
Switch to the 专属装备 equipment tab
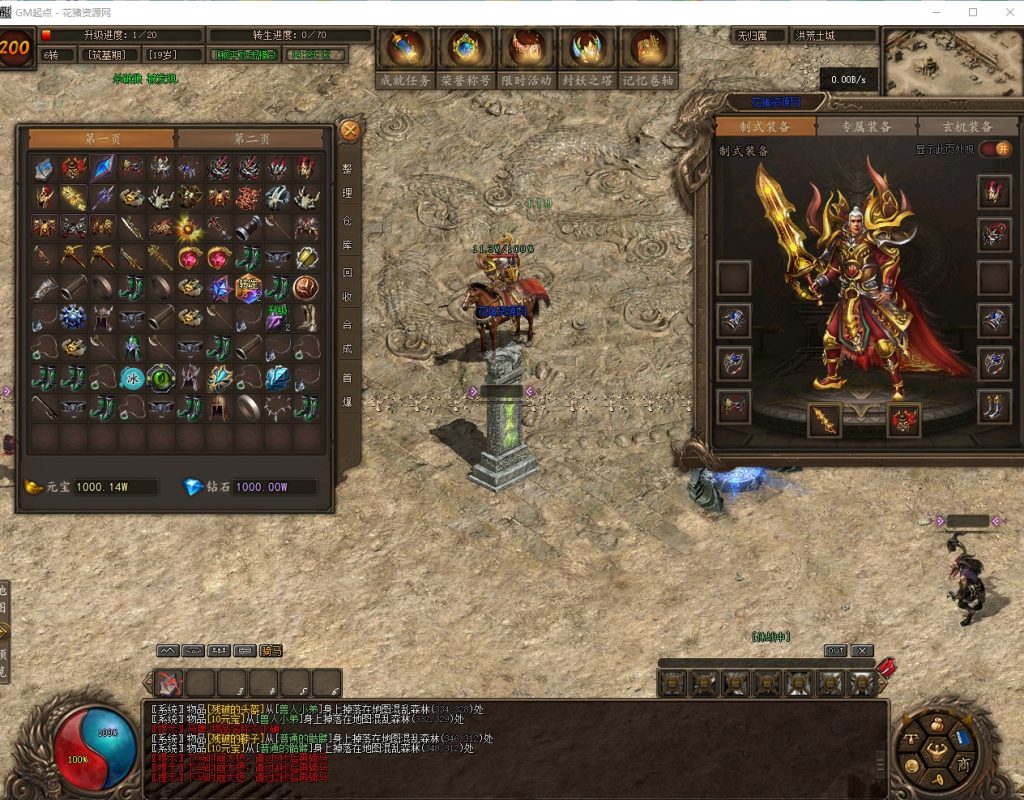pos(866,126)
